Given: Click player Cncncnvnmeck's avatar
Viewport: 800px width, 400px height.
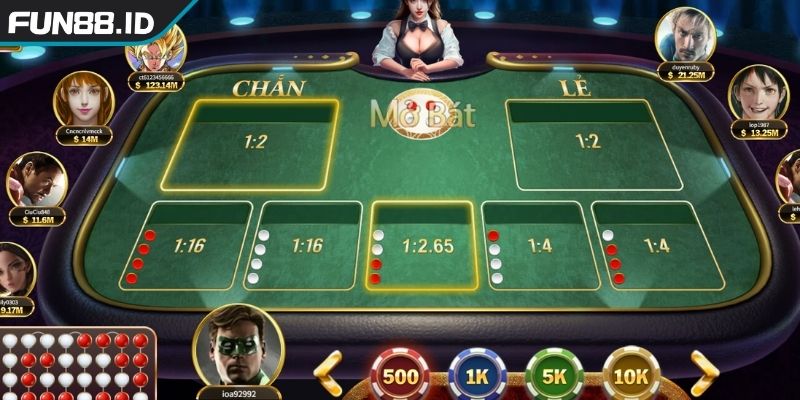Looking at the screenshot, I should (83, 98).
